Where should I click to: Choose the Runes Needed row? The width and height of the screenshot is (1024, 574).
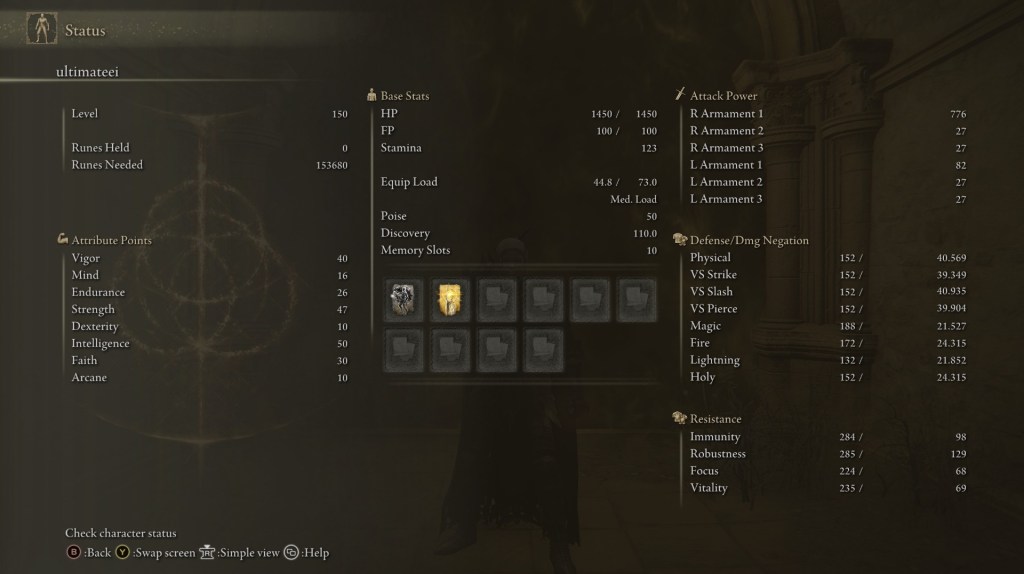point(209,165)
